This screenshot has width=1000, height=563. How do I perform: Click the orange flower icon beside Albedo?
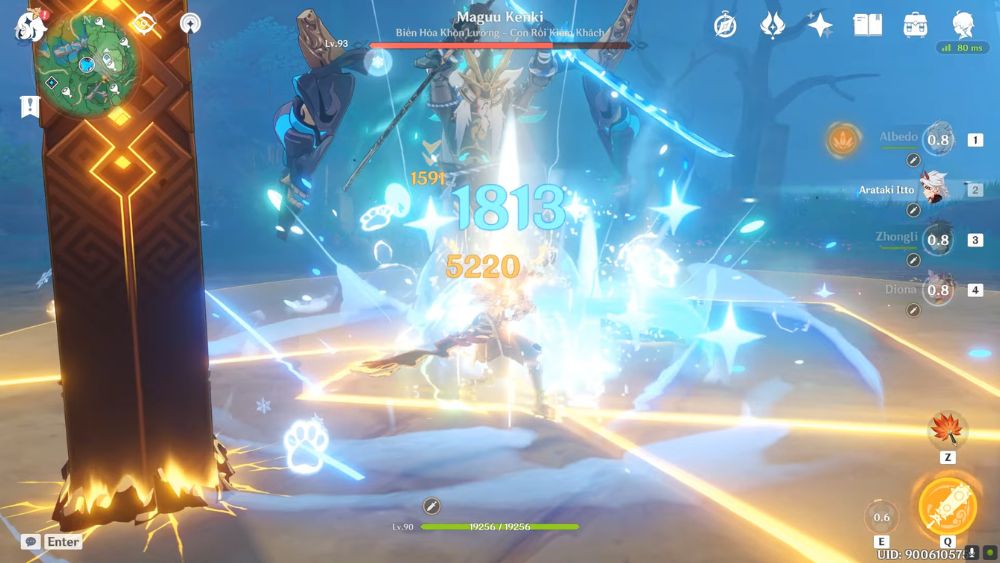[841, 140]
